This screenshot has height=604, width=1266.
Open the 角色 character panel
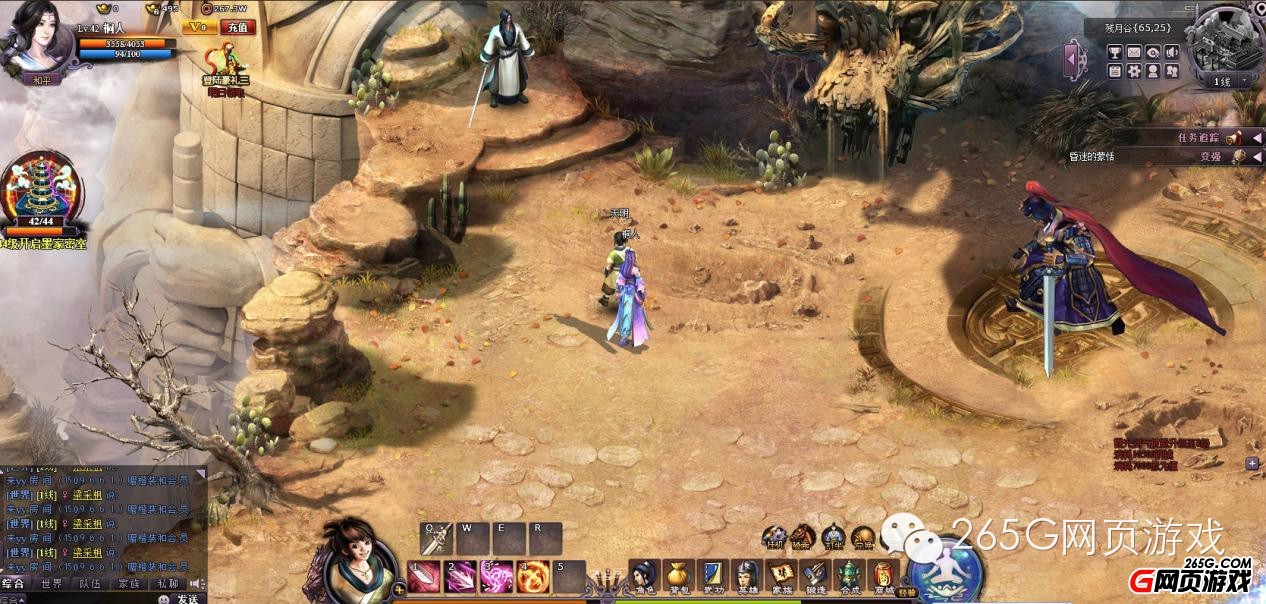click(x=645, y=577)
